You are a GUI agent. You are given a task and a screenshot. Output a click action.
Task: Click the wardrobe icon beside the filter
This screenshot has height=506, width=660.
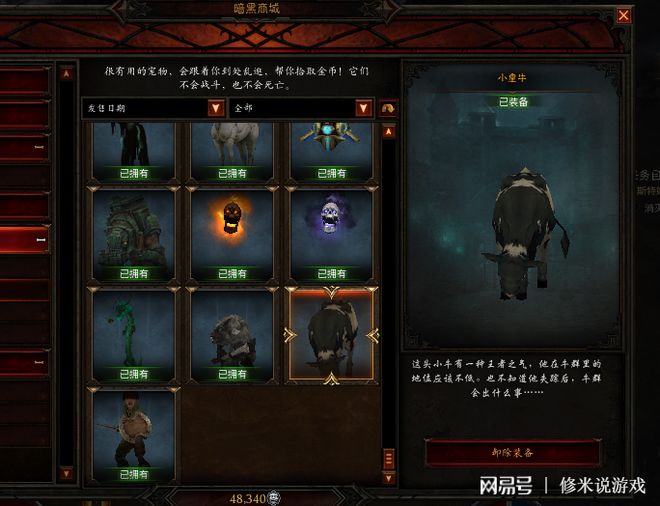click(389, 108)
